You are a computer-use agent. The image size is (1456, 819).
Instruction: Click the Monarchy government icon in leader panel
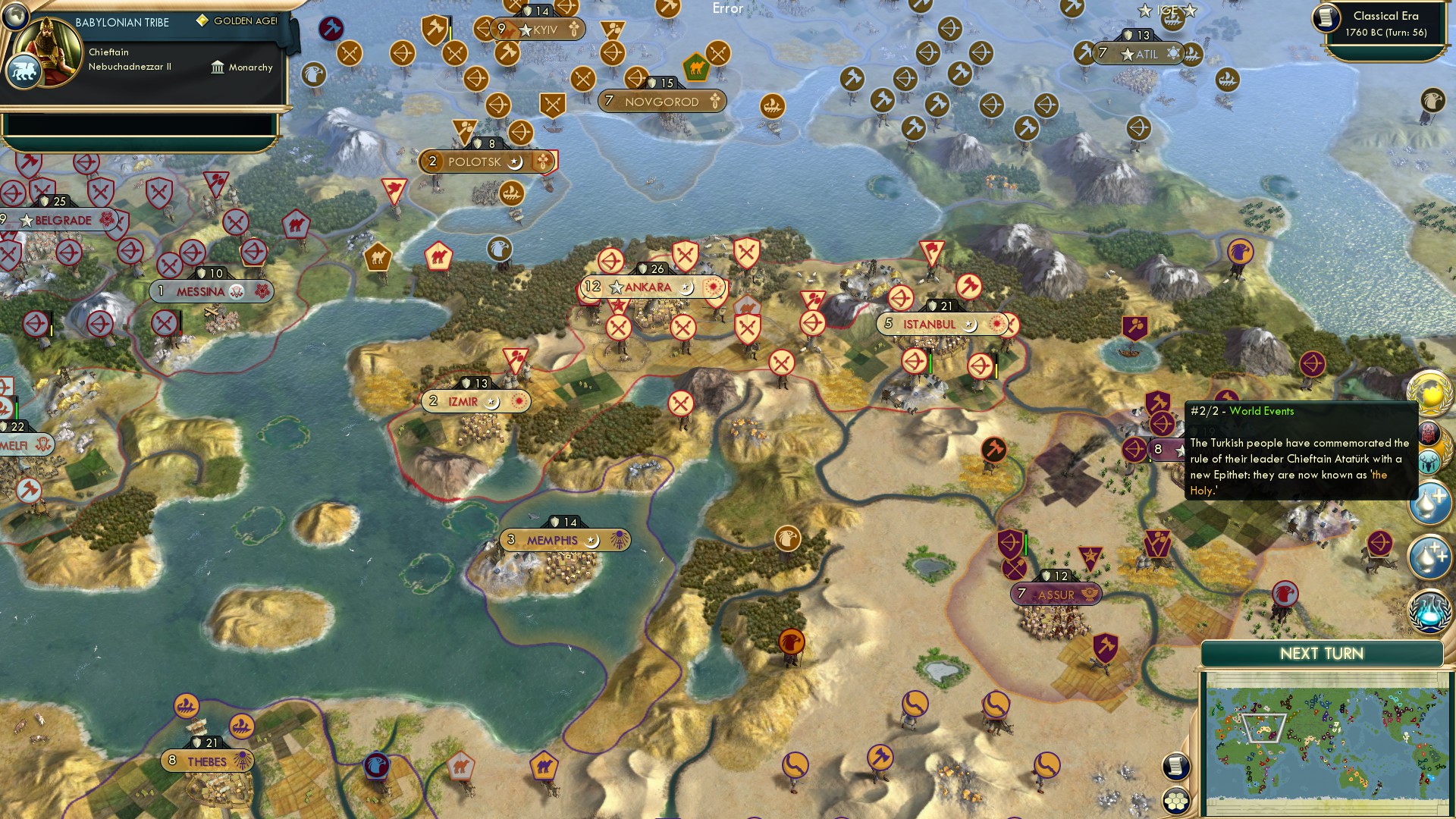point(218,67)
